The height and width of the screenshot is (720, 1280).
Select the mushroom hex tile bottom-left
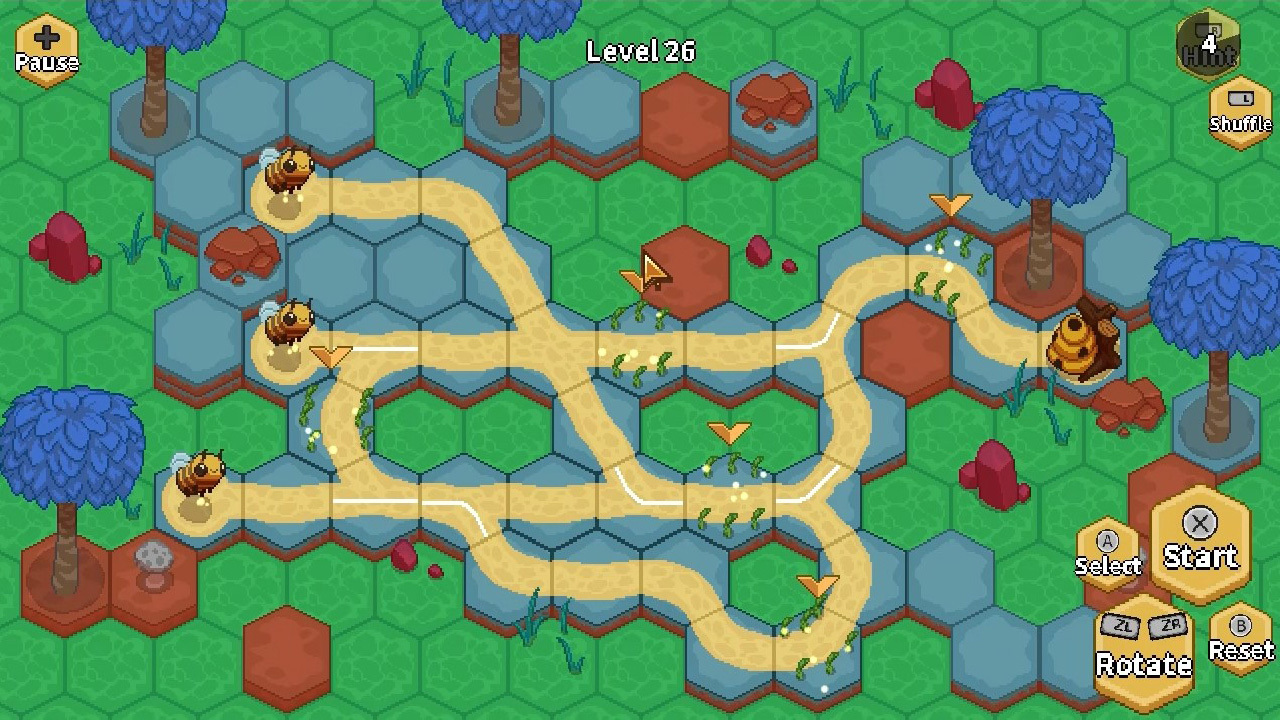(x=152, y=565)
